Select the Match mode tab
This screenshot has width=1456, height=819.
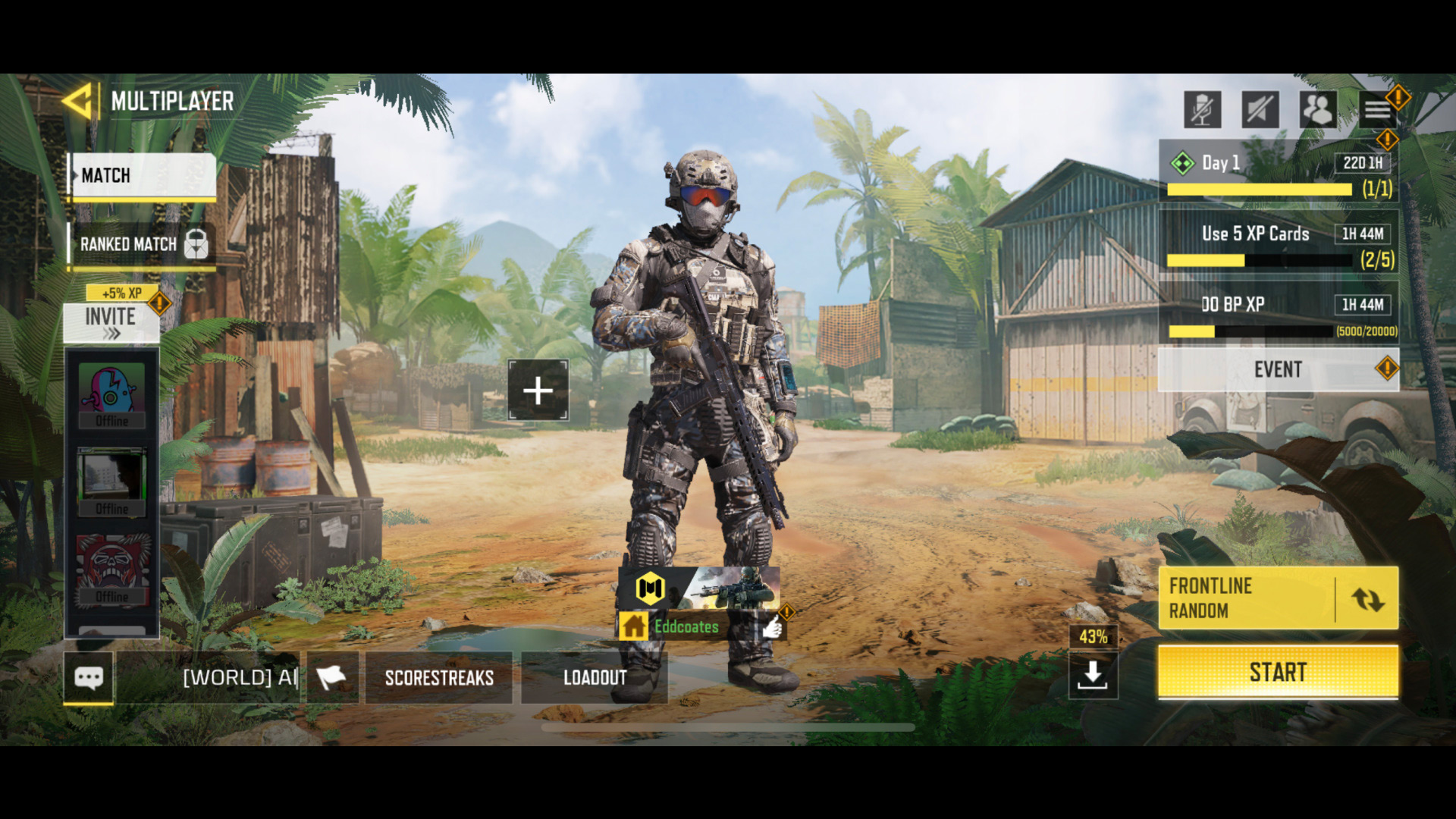pos(143,176)
